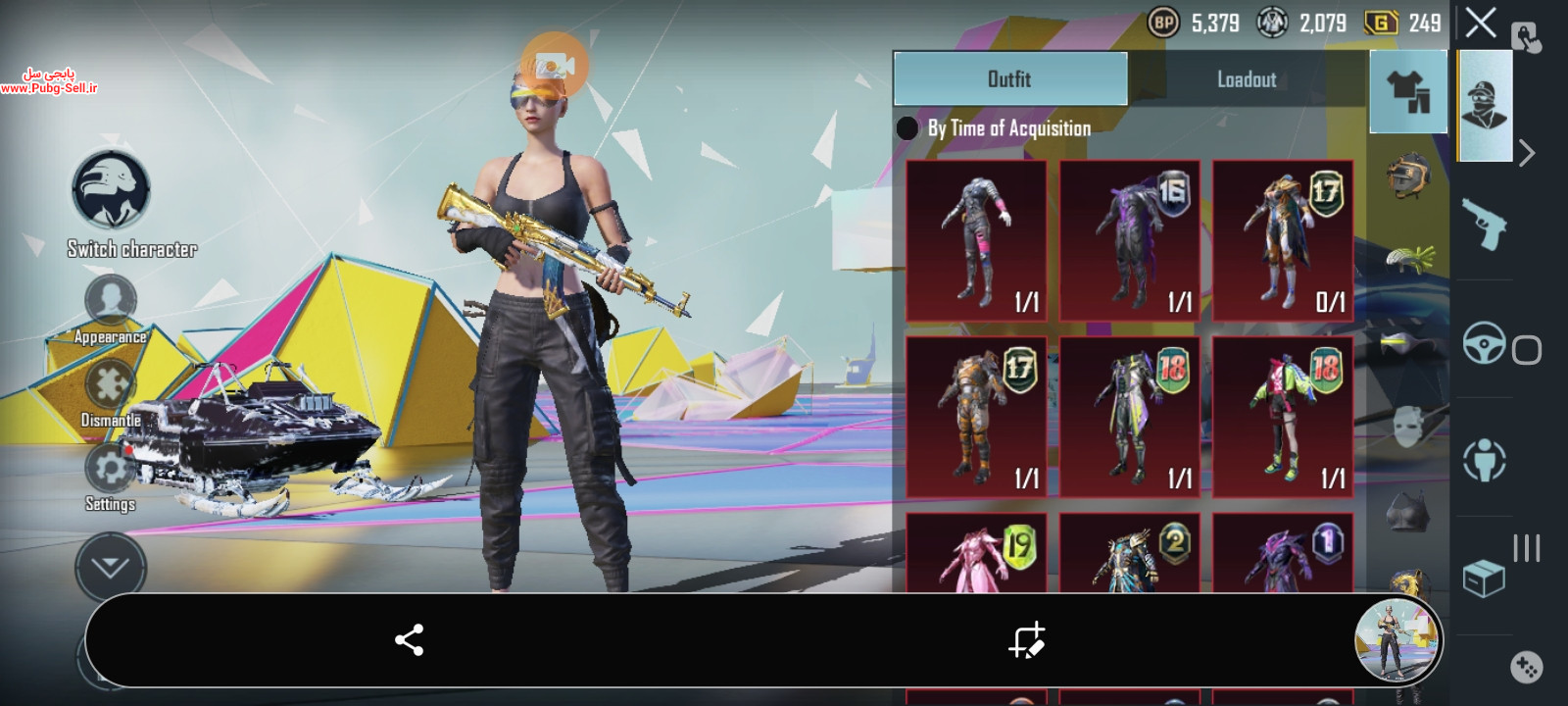Open inventory Settings gear
This screenshot has height=706, width=1568.
tap(110, 469)
